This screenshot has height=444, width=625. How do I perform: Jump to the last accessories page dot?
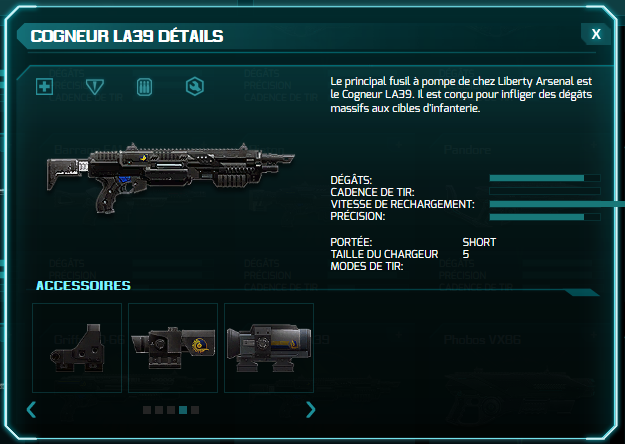pyautogui.click(x=196, y=410)
